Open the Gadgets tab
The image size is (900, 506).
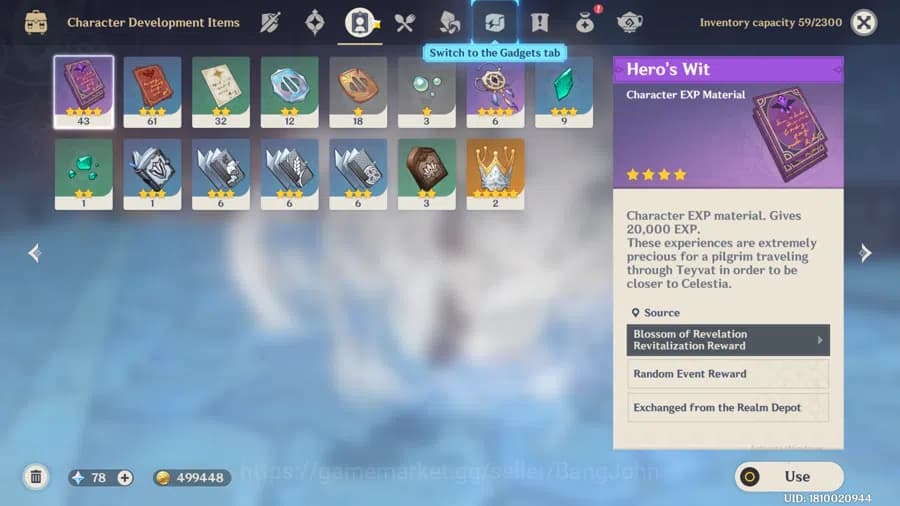click(495, 22)
